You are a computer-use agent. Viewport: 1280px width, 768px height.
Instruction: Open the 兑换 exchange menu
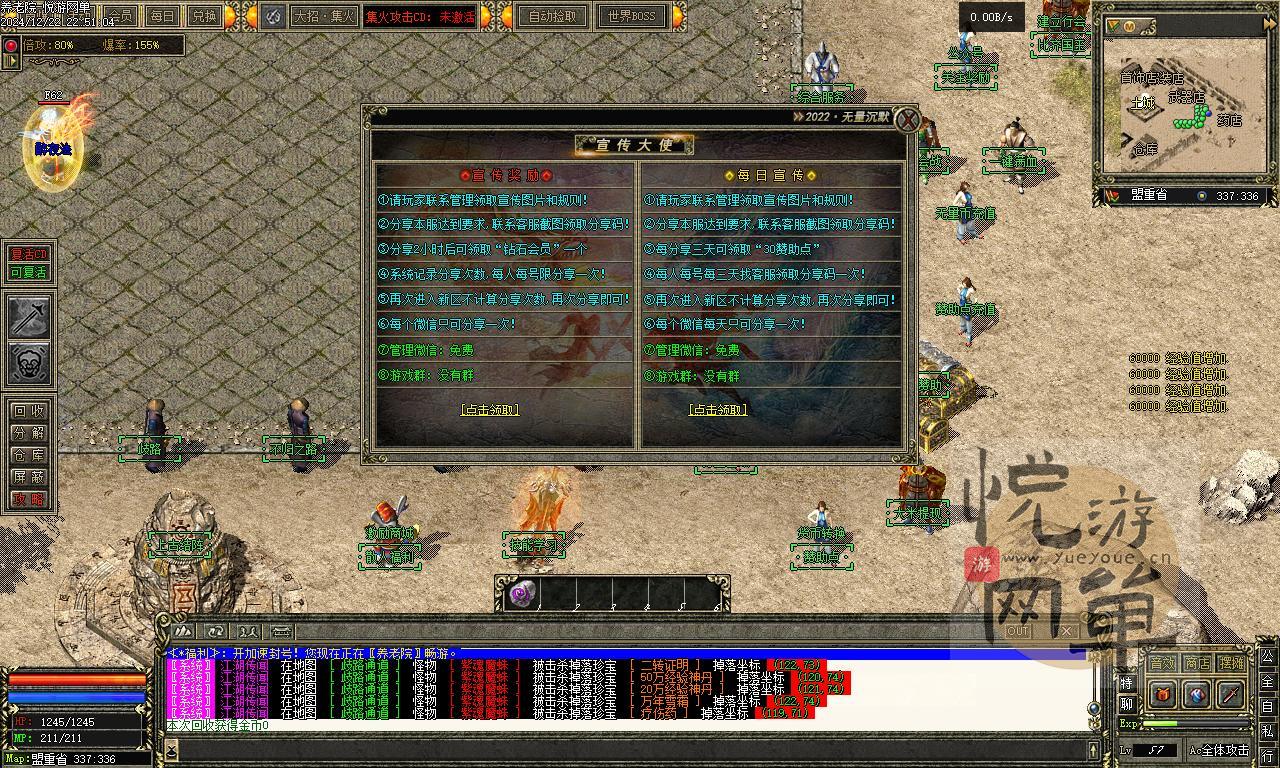click(x=203, y=16)
